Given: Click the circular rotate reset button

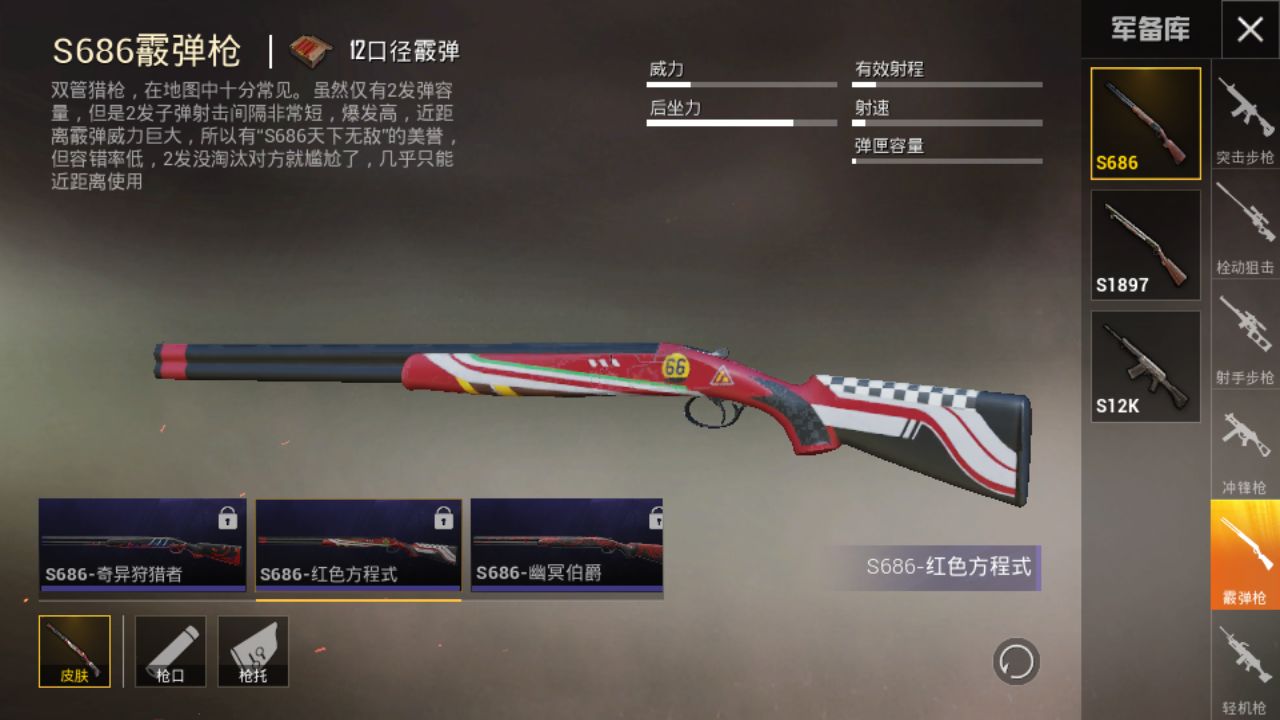Looking at the screenshot, I should point(1016,661).
